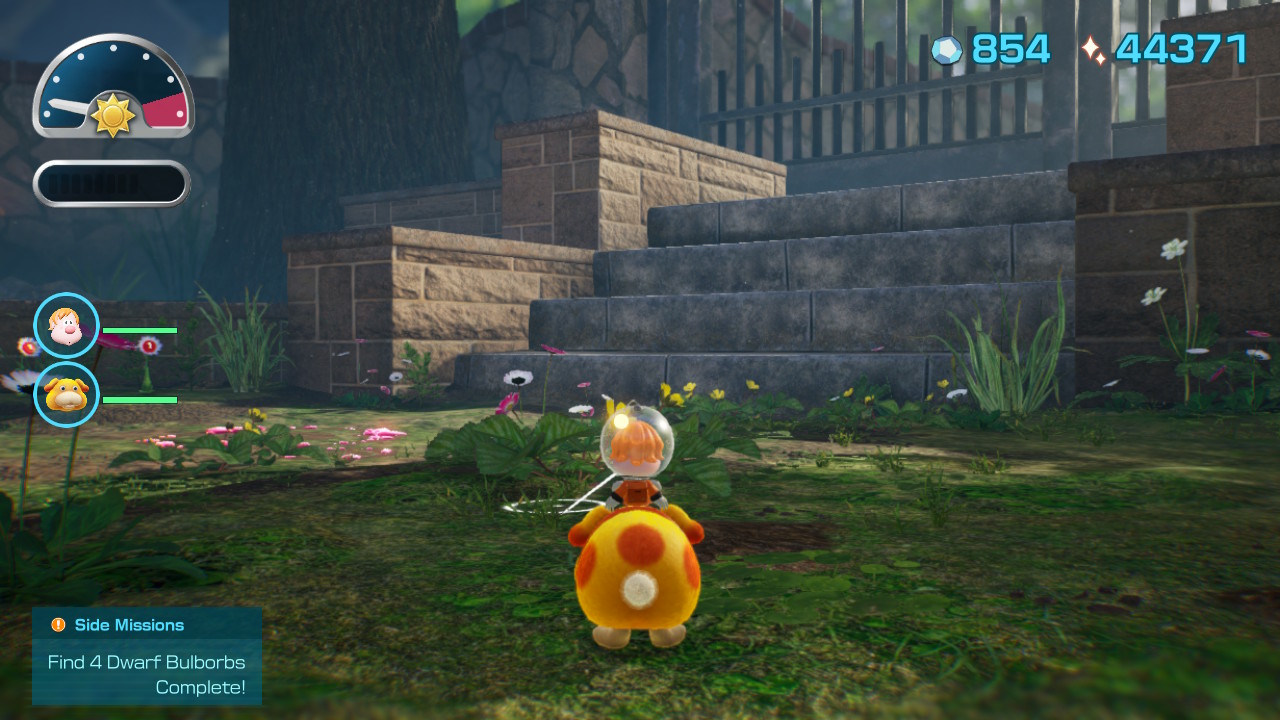Select the Oatchi dog portrait

pyautogui.click(x=67, y=394)
